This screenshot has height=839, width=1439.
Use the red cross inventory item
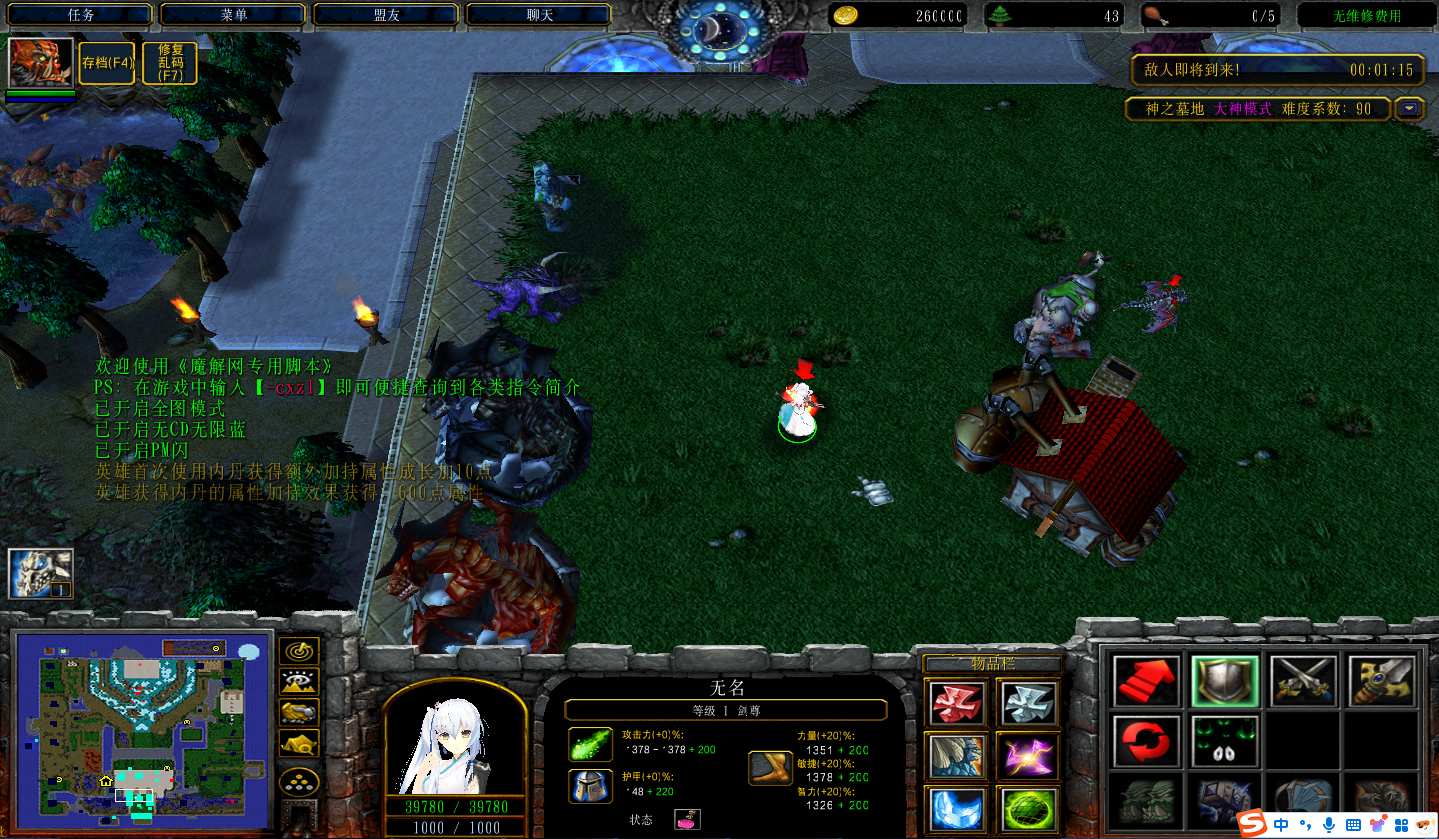click(x=957, y=702)
